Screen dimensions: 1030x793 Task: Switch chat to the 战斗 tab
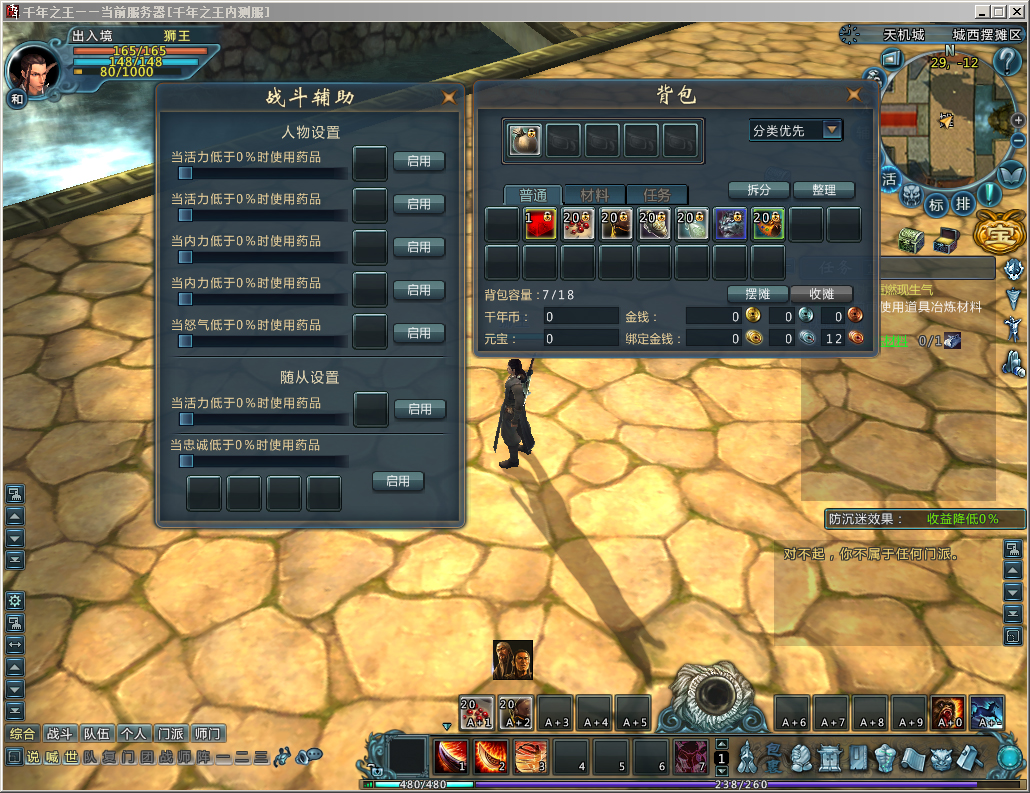tap(61, 733)
